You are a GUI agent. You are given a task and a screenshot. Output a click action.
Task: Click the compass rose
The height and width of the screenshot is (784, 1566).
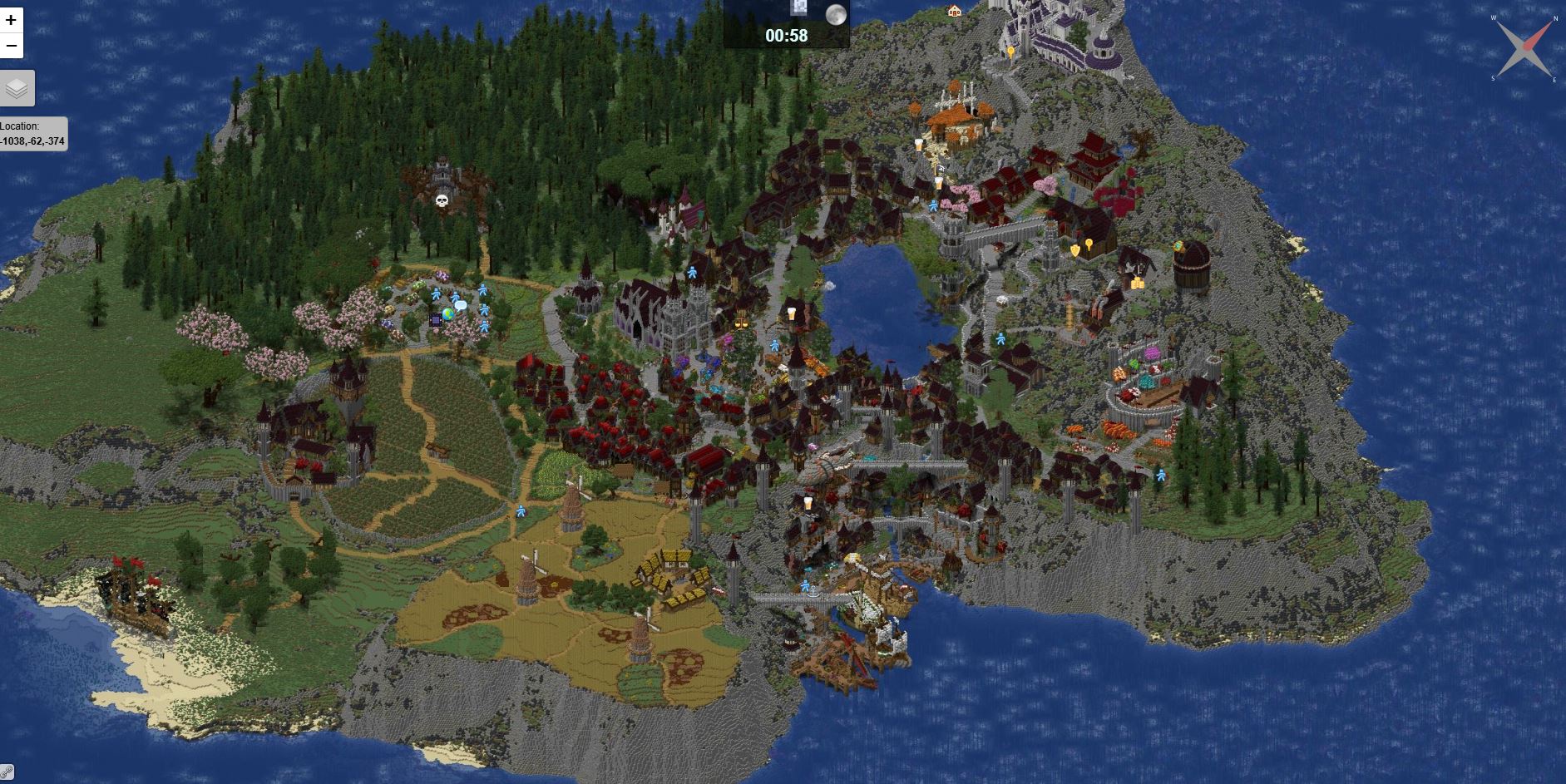click(x=1524, y=47)
